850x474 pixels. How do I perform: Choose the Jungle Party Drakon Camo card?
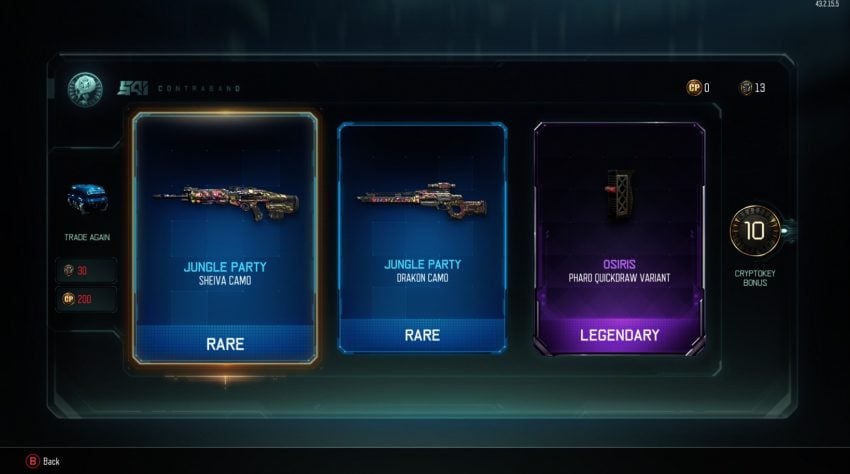tap(422, 237)
